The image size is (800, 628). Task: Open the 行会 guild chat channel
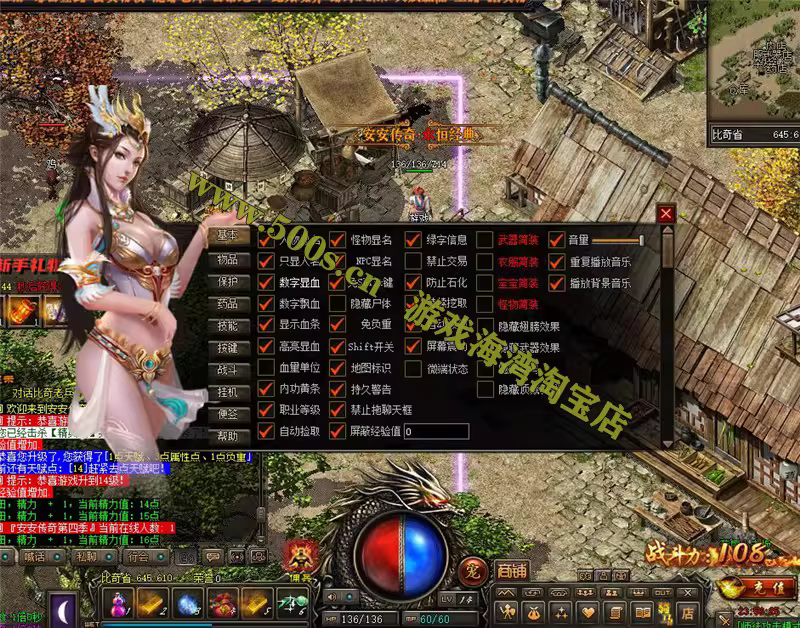pyautogui.click(x=138, y=556)
